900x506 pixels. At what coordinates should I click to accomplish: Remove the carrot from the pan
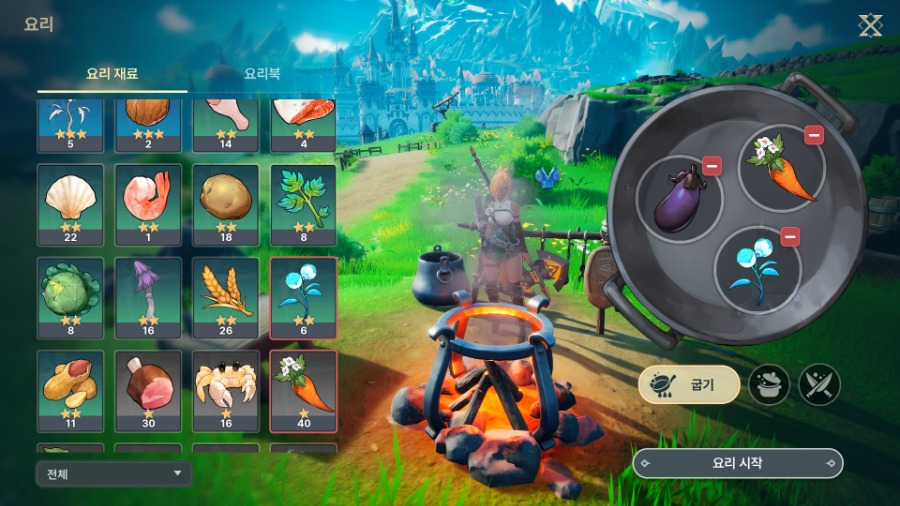click(x=814, y=135)
